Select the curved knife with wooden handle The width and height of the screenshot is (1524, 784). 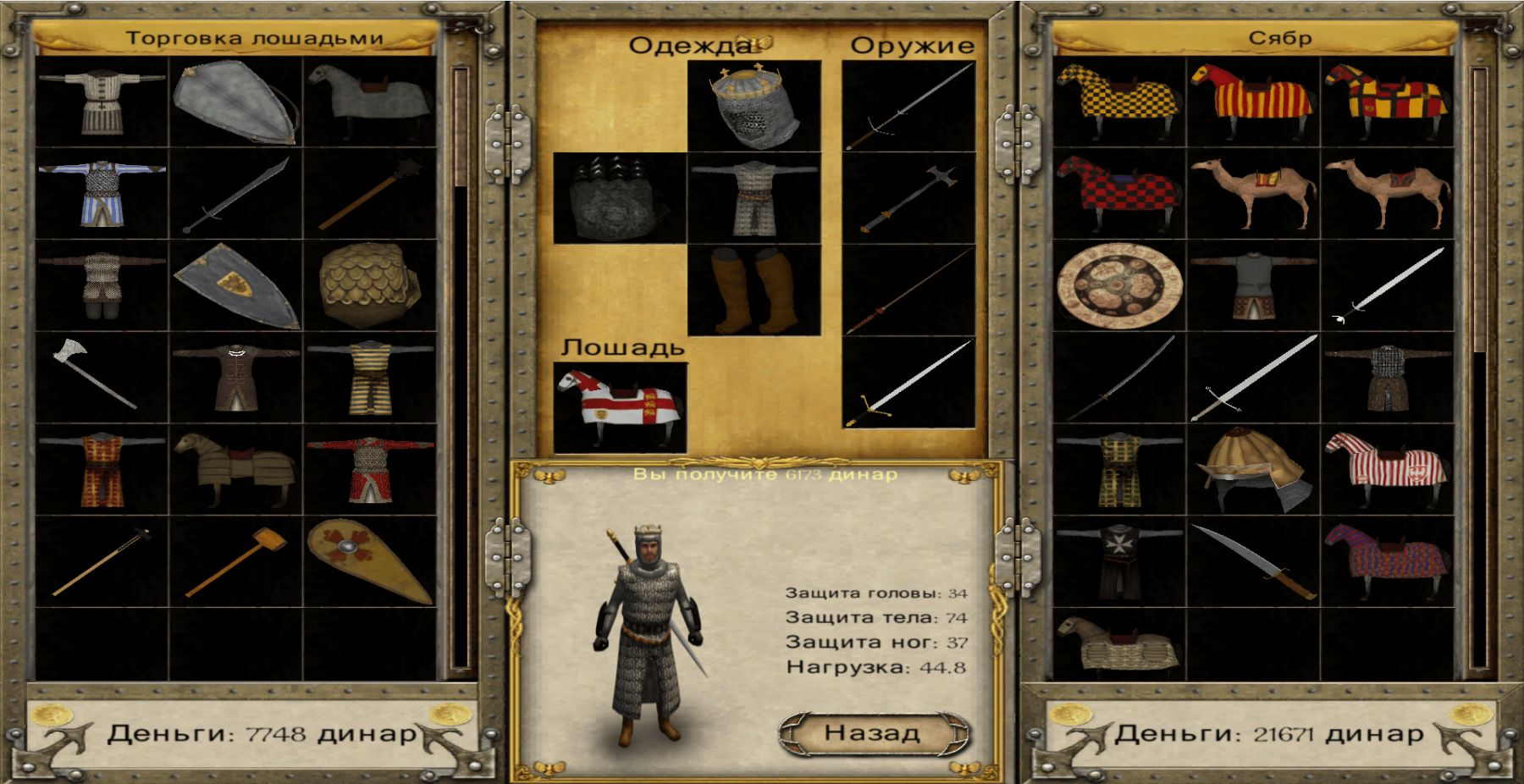(1254, 560)
